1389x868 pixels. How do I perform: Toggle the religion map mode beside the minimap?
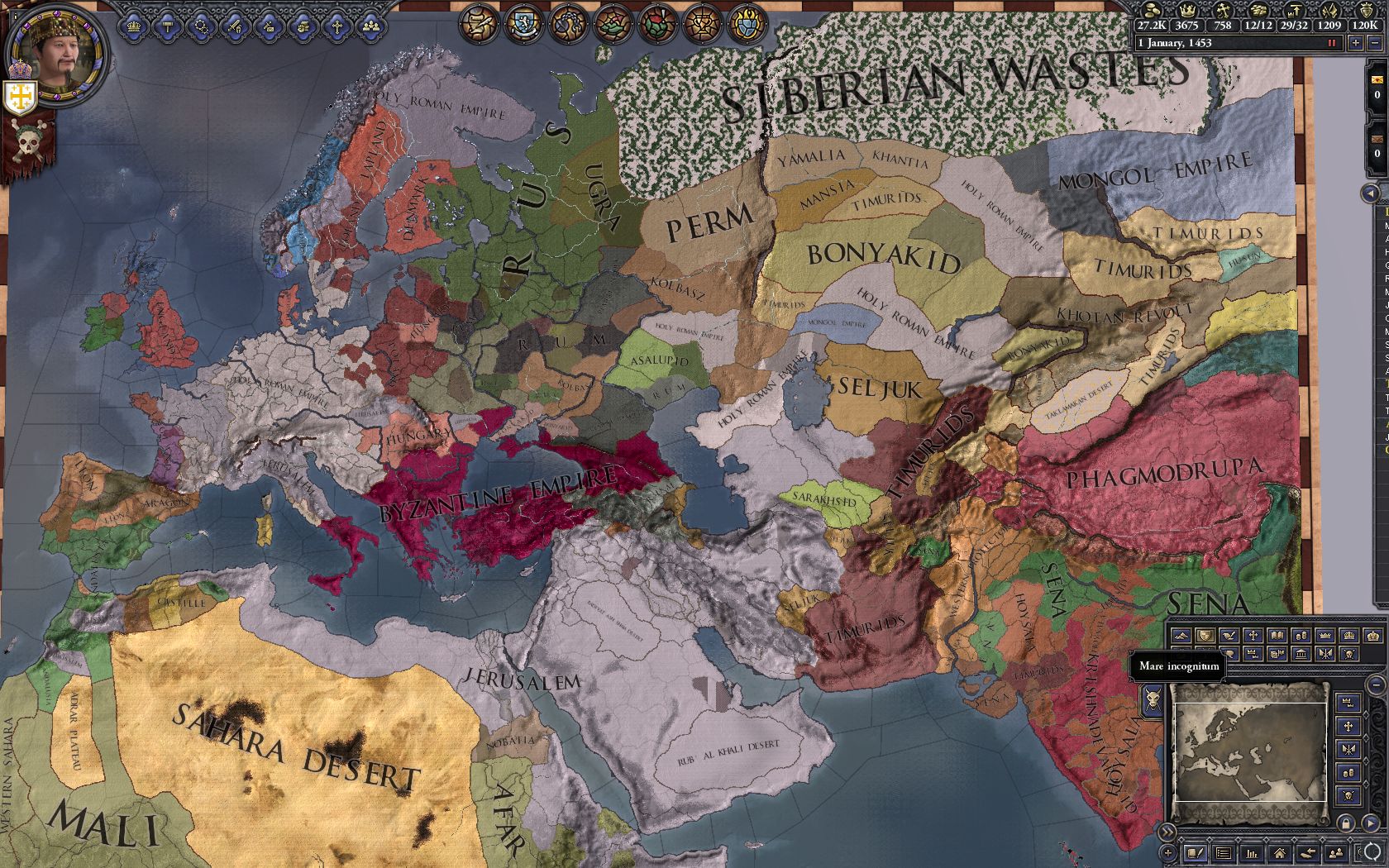coord(1348,727)
